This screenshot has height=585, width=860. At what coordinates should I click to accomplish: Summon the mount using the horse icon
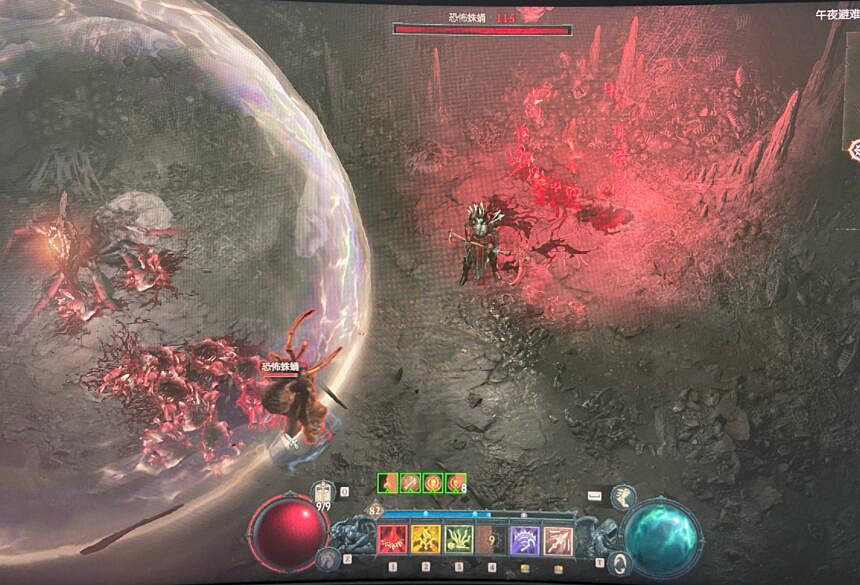pyautogui.click(x=622, y=497)
